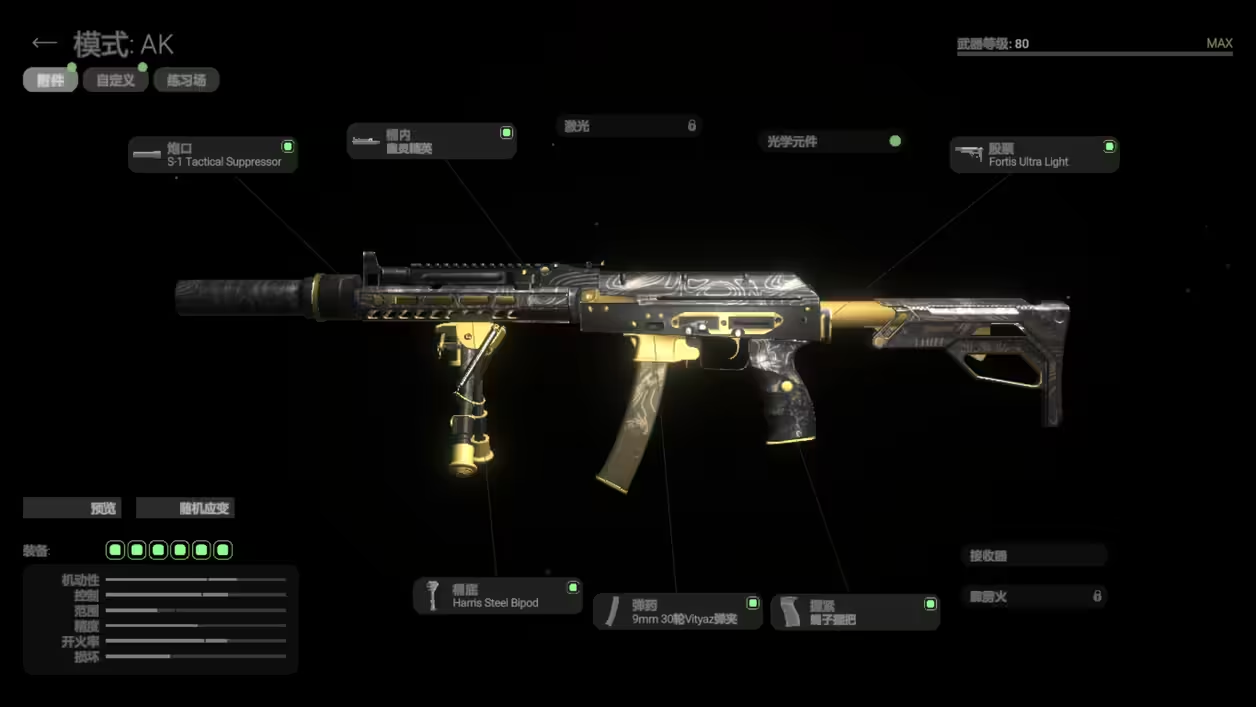The height and width of the screenshot is (707, 1256).
Task: Select the Fortis Ultra Light stock slot
Action: (x=1034, y=155)
